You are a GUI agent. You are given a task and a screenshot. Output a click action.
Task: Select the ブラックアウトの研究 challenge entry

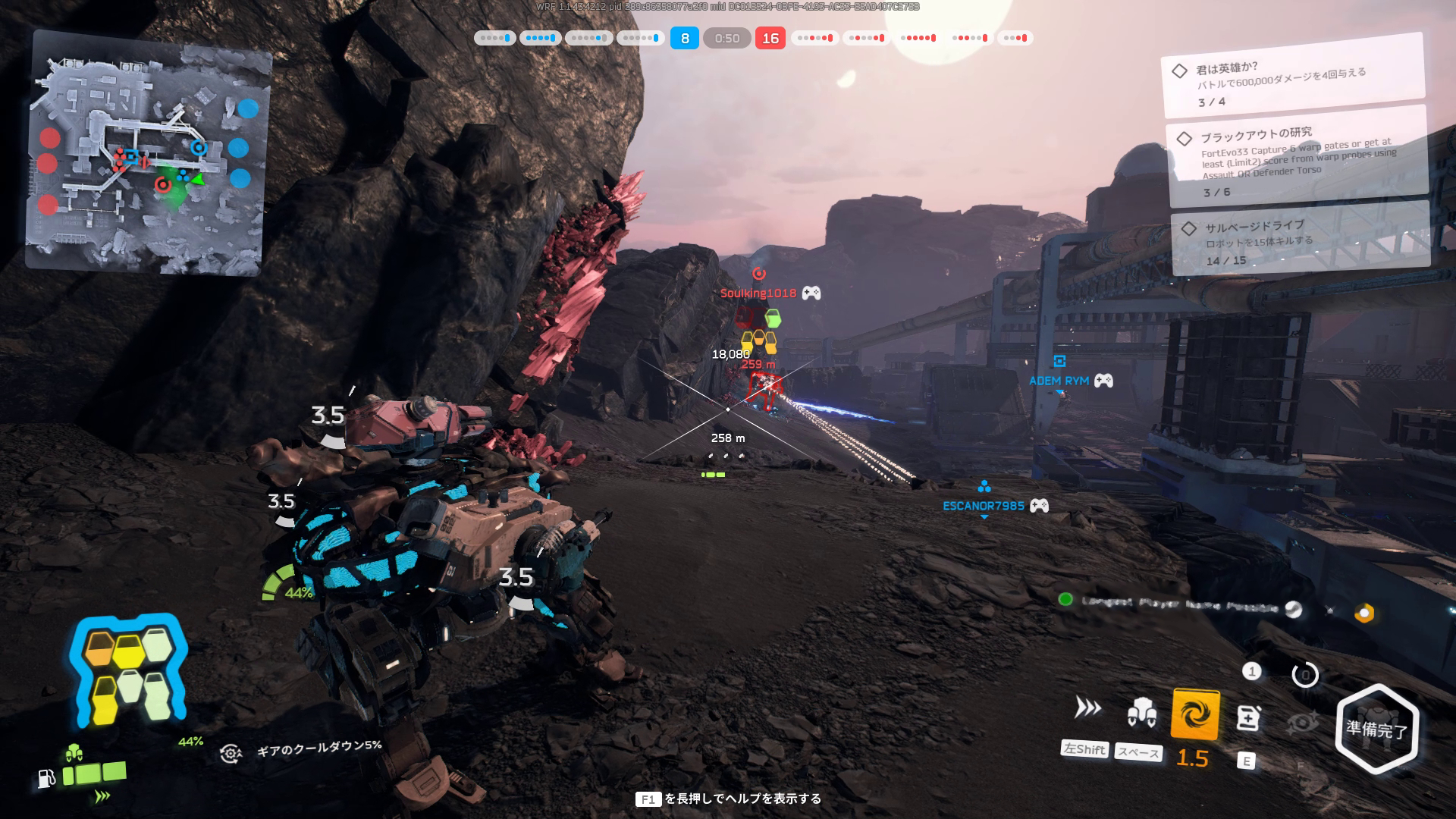[x=1297, y=158]
